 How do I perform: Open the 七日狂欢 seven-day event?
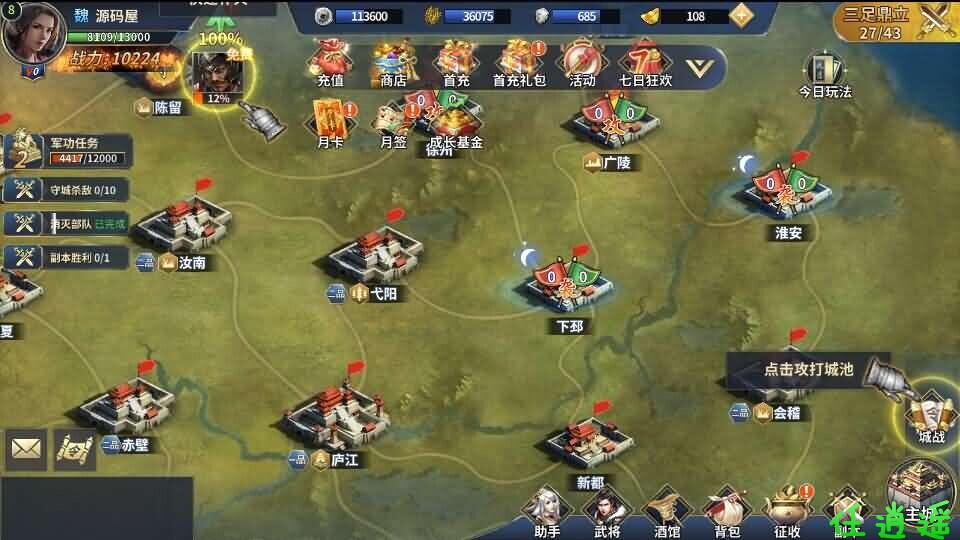coord(645,62)
